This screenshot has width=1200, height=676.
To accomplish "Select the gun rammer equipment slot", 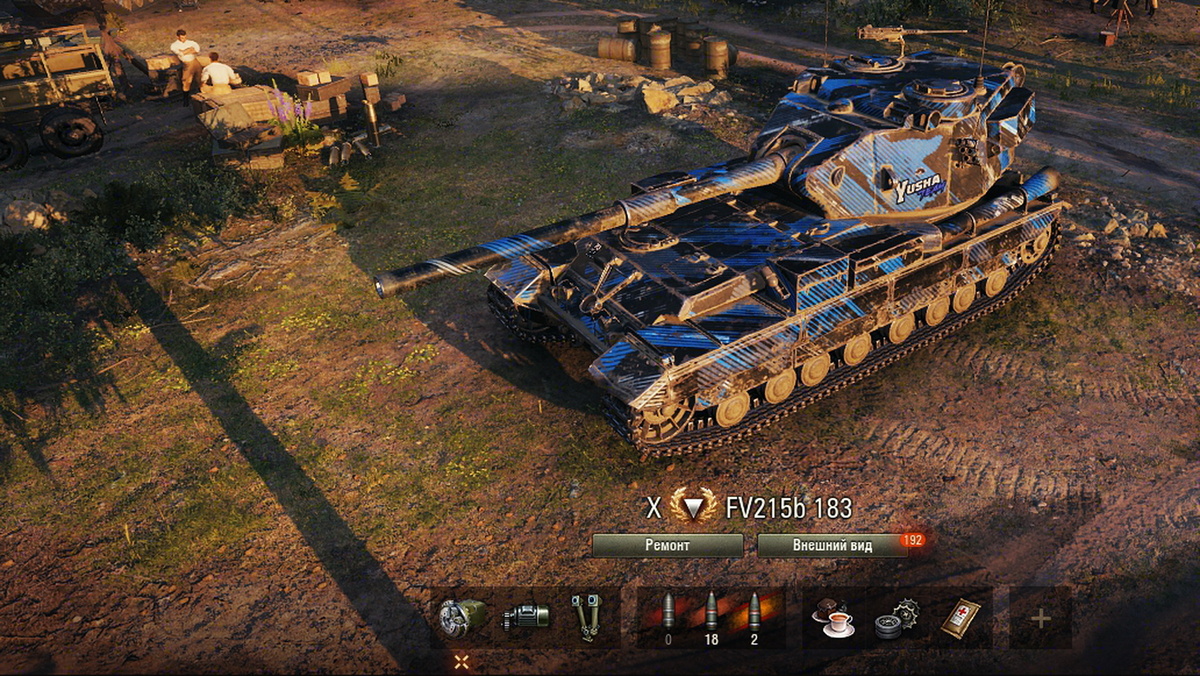I will coord(463,617).
